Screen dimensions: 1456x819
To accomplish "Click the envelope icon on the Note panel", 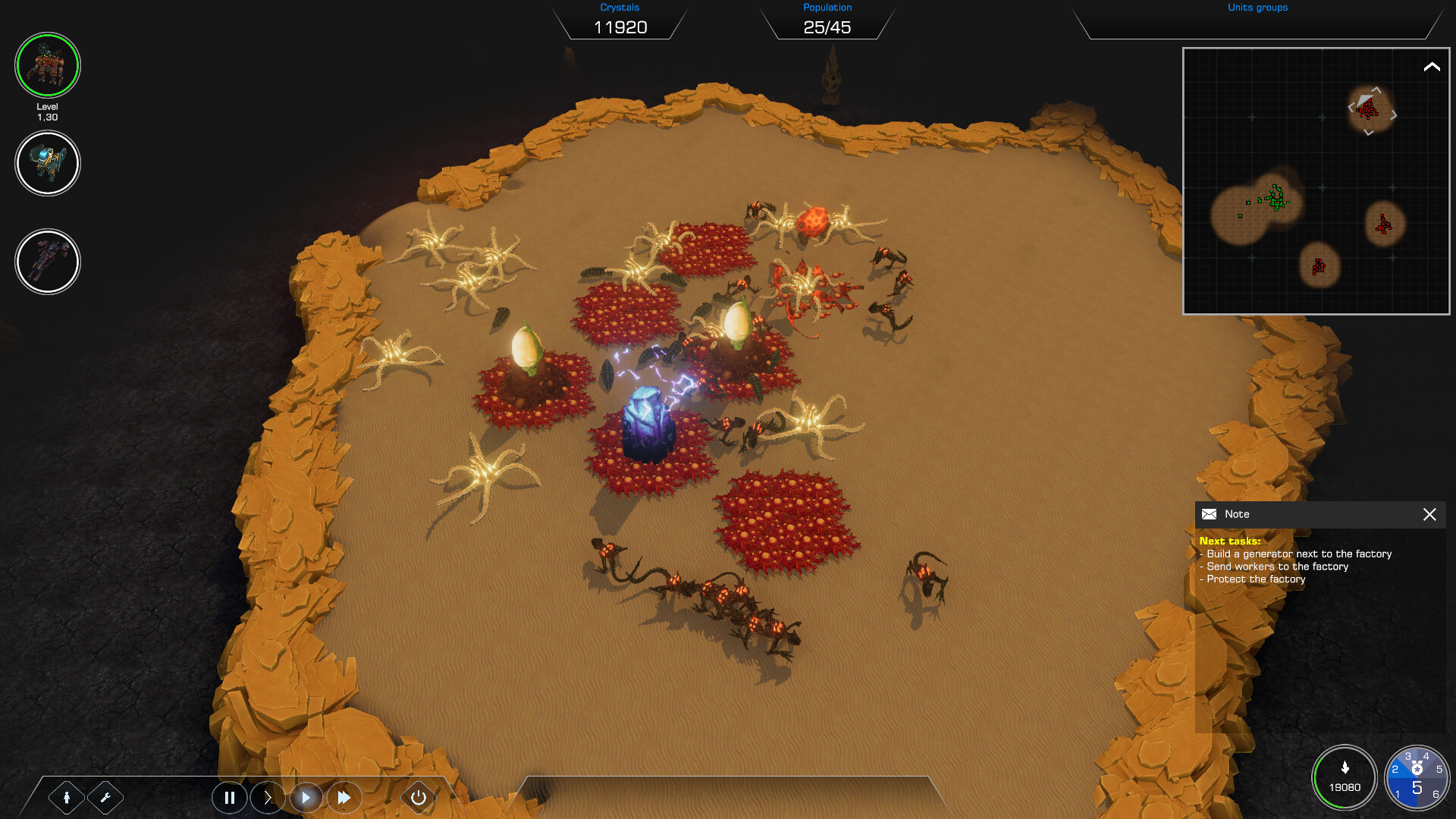I will pos(1209,514).
